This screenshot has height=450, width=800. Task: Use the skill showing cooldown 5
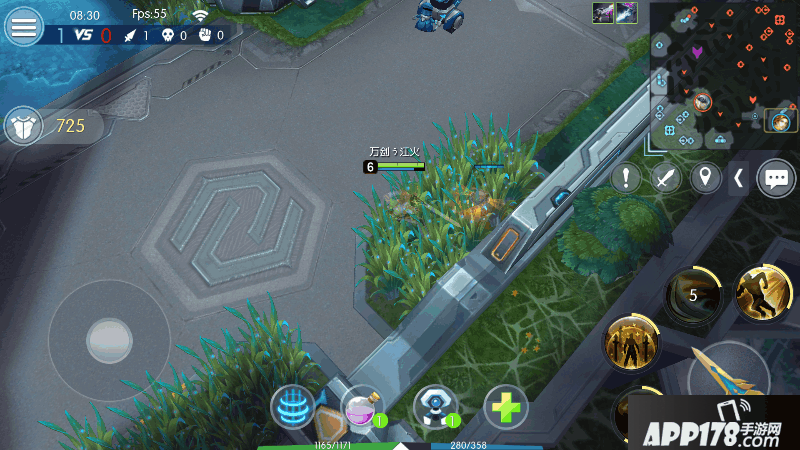(693, 295)
